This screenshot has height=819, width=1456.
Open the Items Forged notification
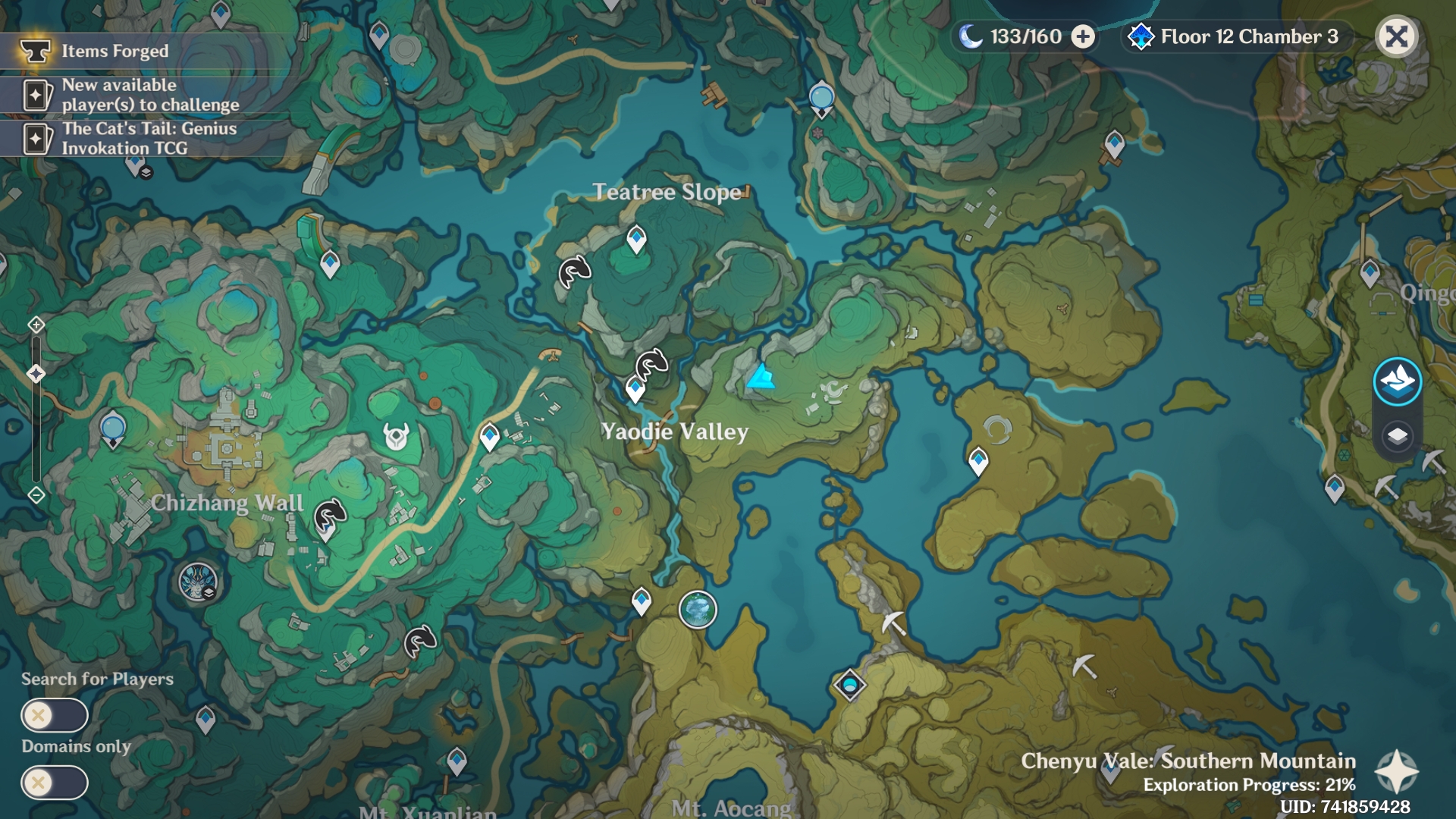click(x=114, y=52)
